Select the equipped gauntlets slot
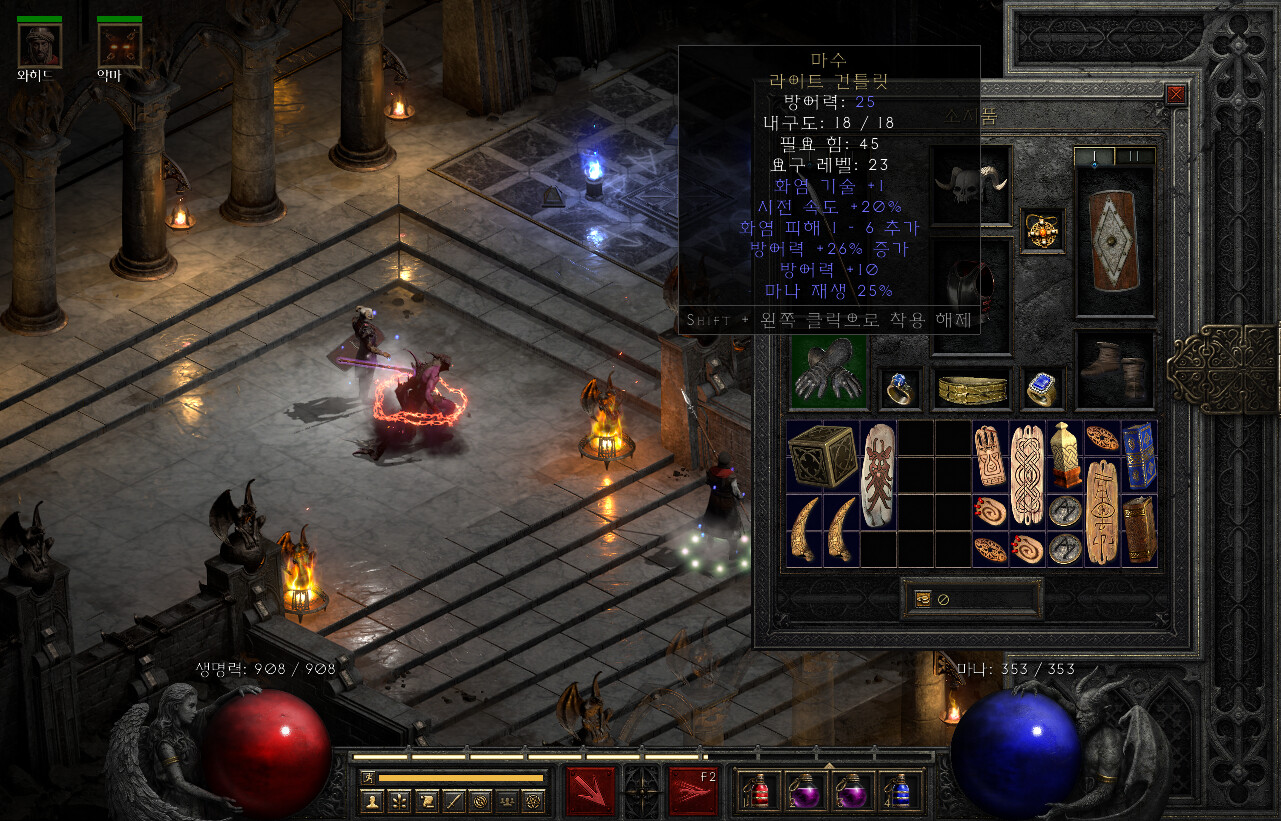Image resolution: width=1281 pixels, height=821 pixels. tap(829, 373)
